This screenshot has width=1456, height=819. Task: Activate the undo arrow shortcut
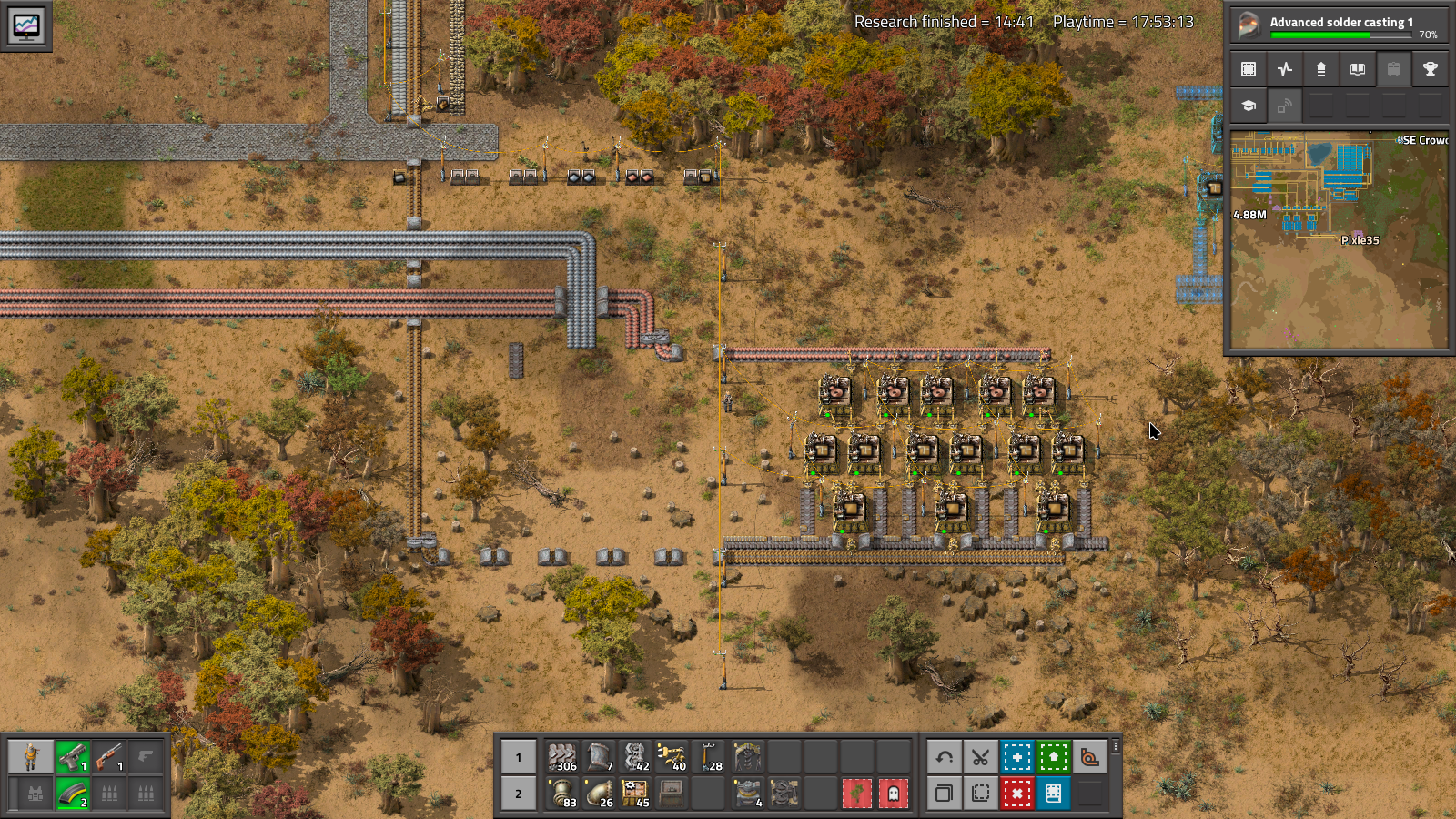[x=945, y=757]
